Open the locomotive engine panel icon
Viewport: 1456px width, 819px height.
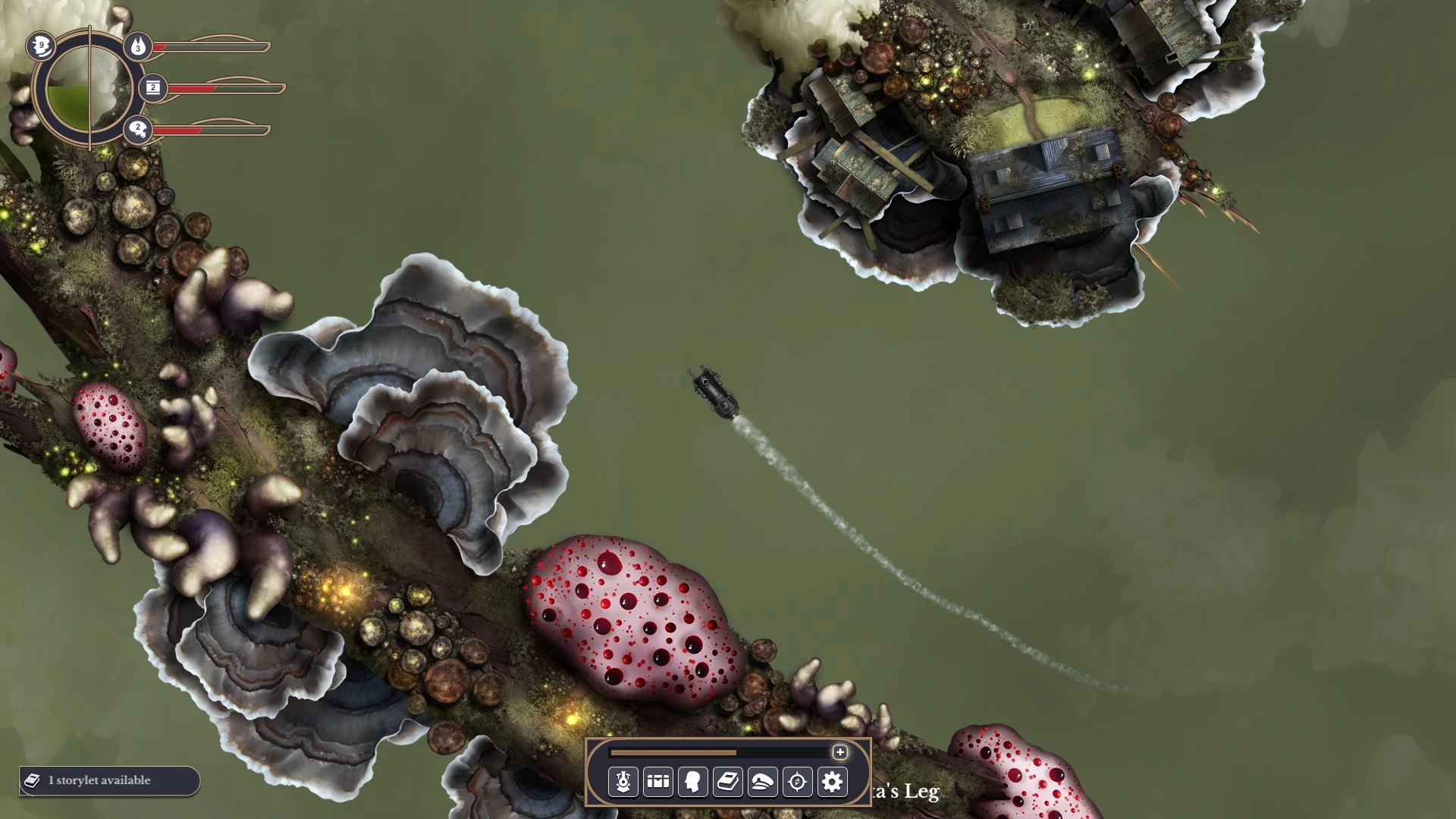pyautogui.click(x=623, y=783)
